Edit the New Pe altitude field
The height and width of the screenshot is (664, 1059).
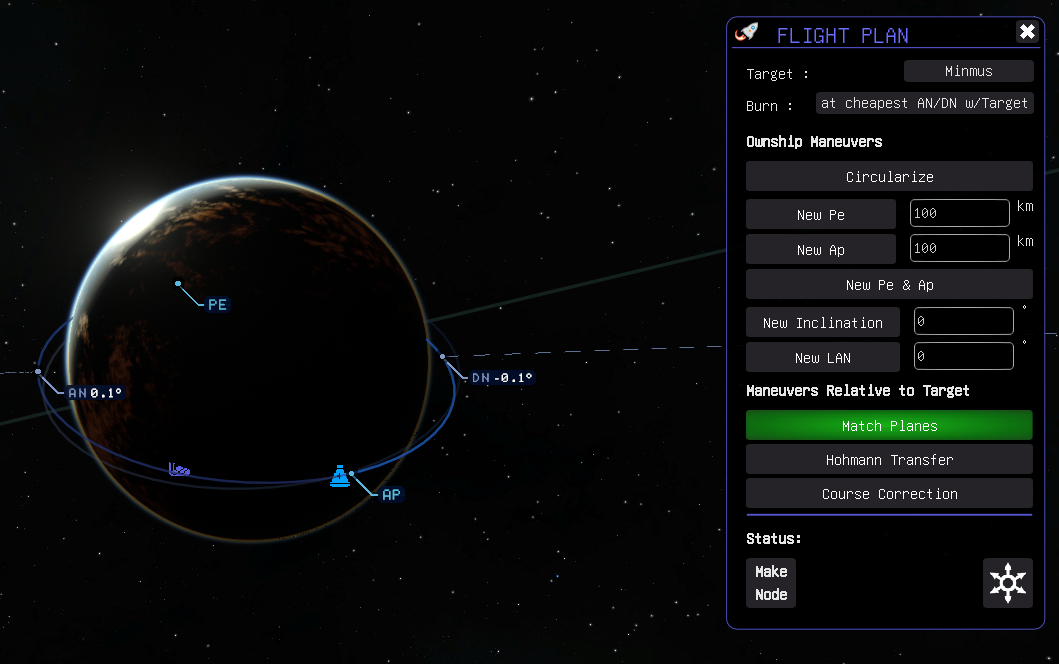pos(959,214)
